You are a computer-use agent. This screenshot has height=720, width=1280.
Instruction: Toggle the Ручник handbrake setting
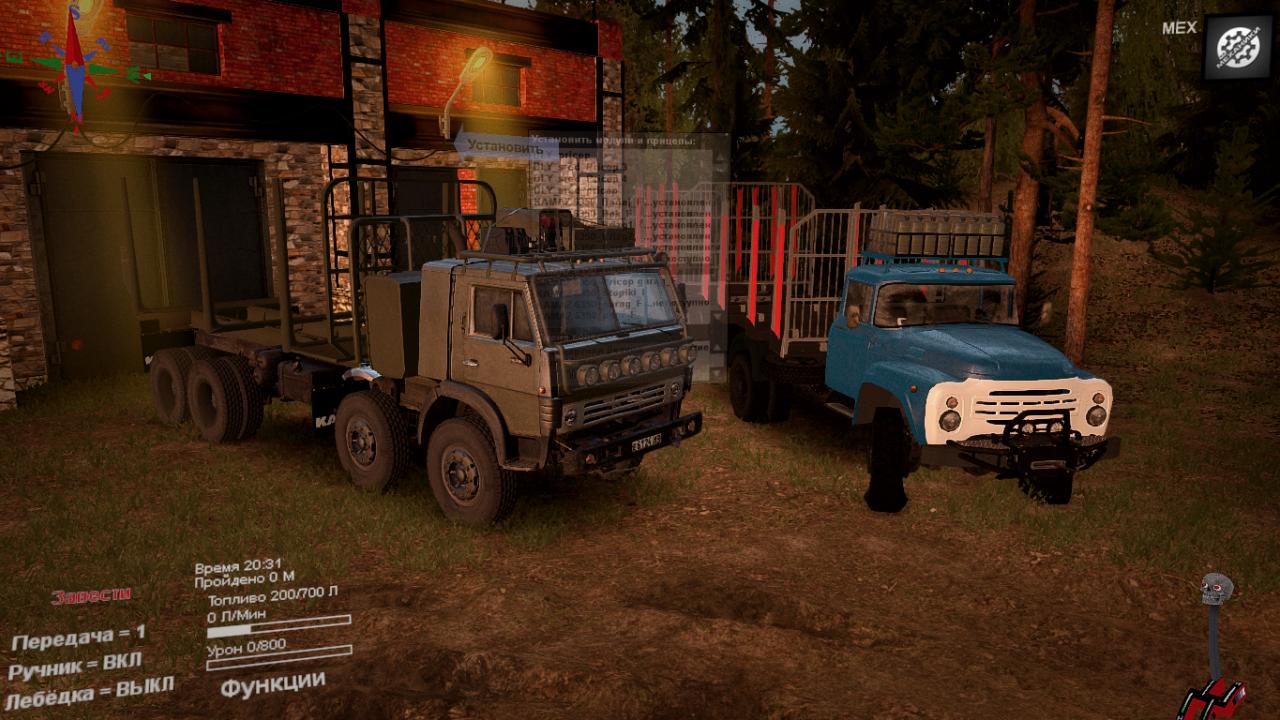(75, 664)
